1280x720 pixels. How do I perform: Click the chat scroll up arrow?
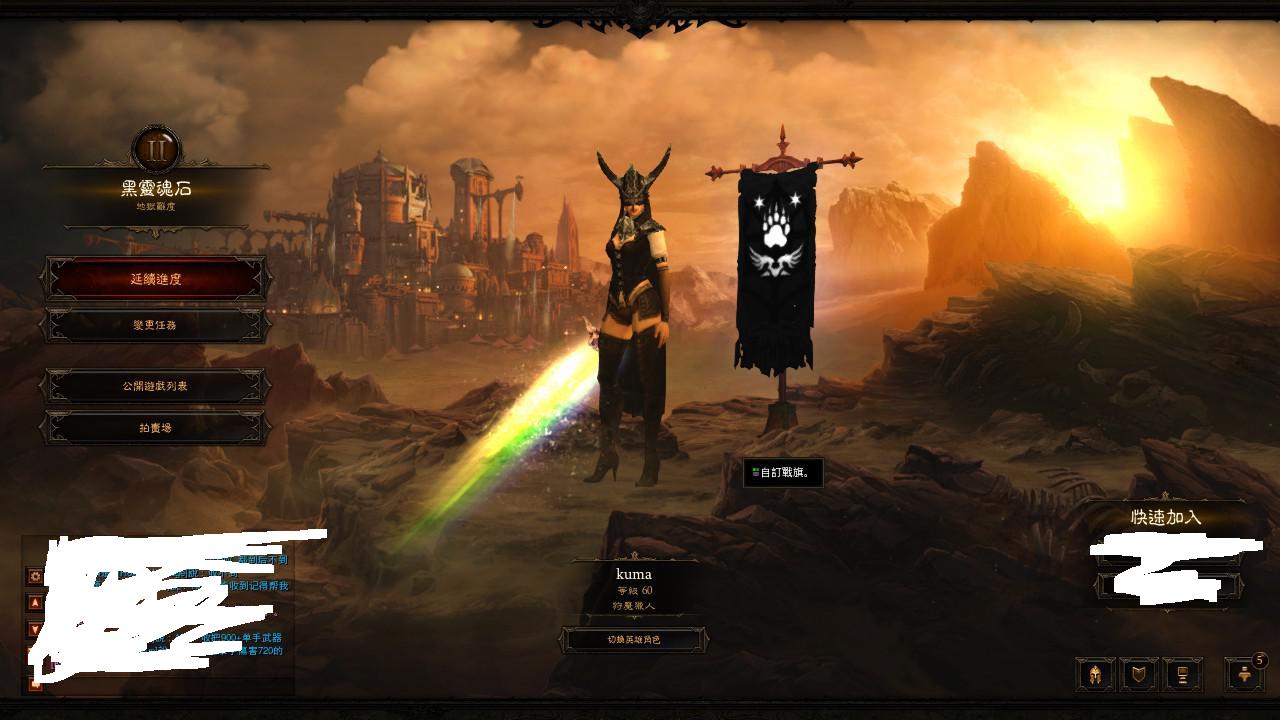35,603
